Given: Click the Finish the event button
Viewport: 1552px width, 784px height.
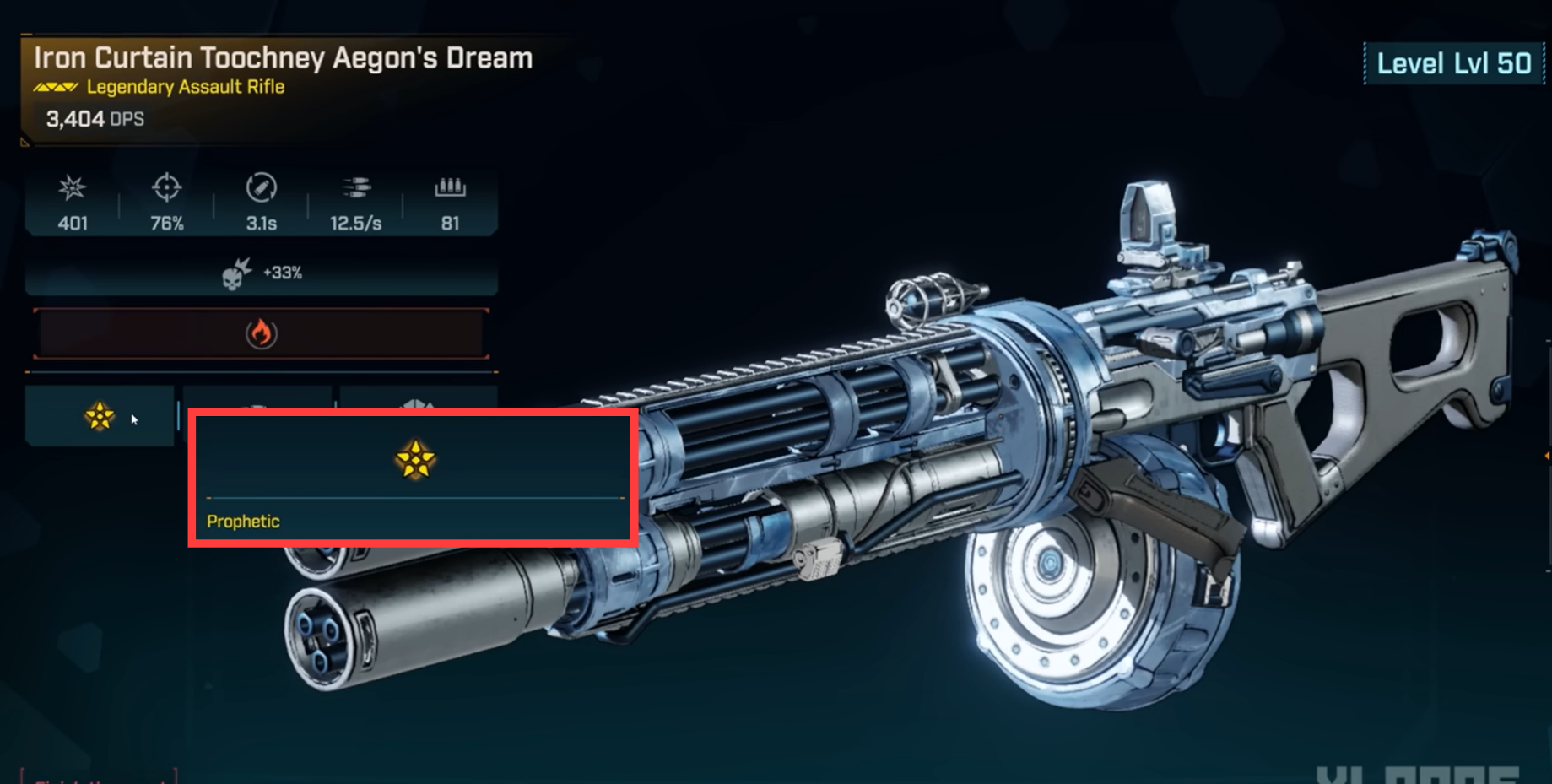Looking at the screenshot, I should pyautogui.click(x=97, y=780).
